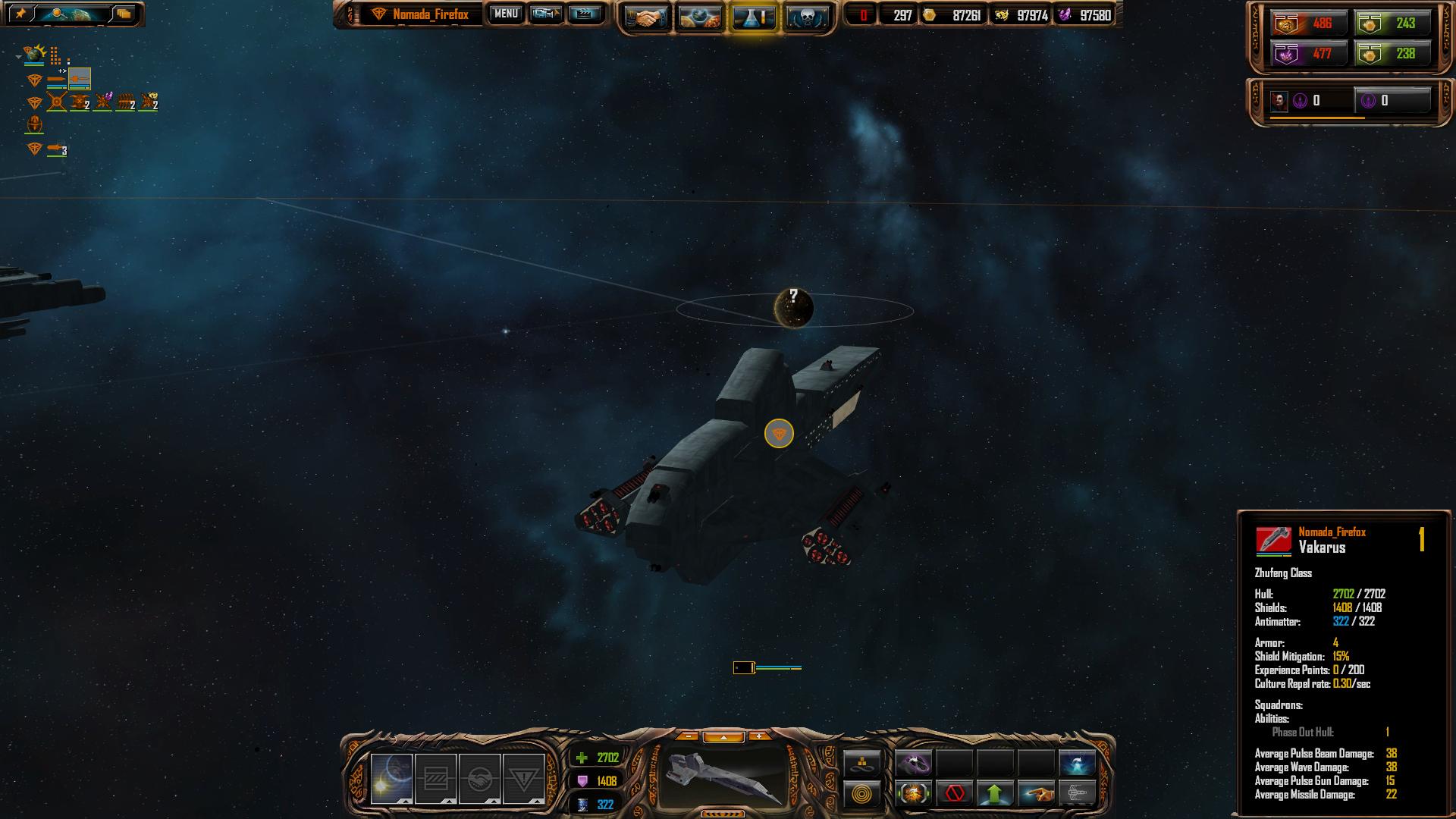Activate the stop command red icon
Image resolution: width=1456 pixels, height=819 pixels.
(954, 794)
